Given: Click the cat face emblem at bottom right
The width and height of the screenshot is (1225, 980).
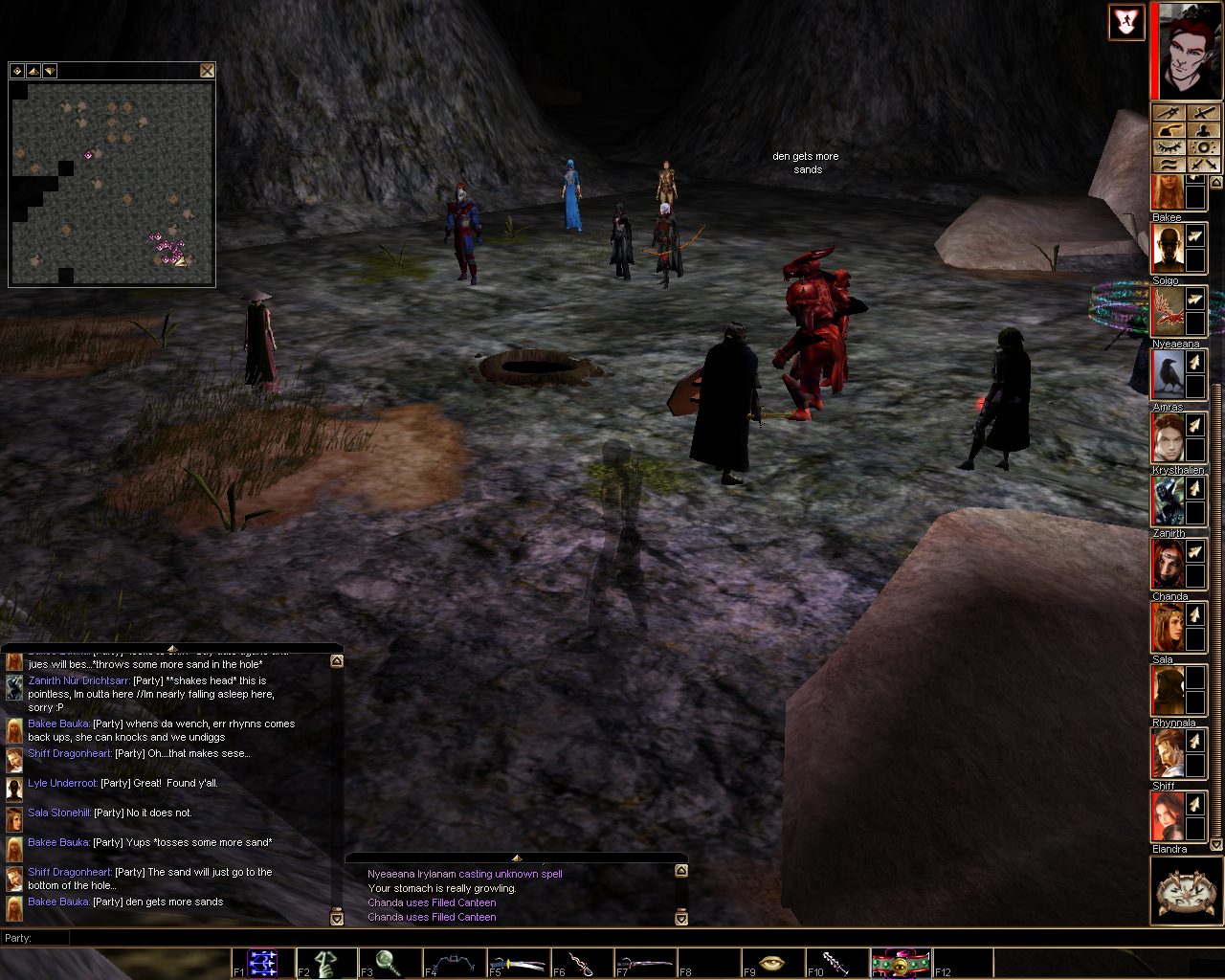Looking at the screenshot, I should tap(1186, 890).
